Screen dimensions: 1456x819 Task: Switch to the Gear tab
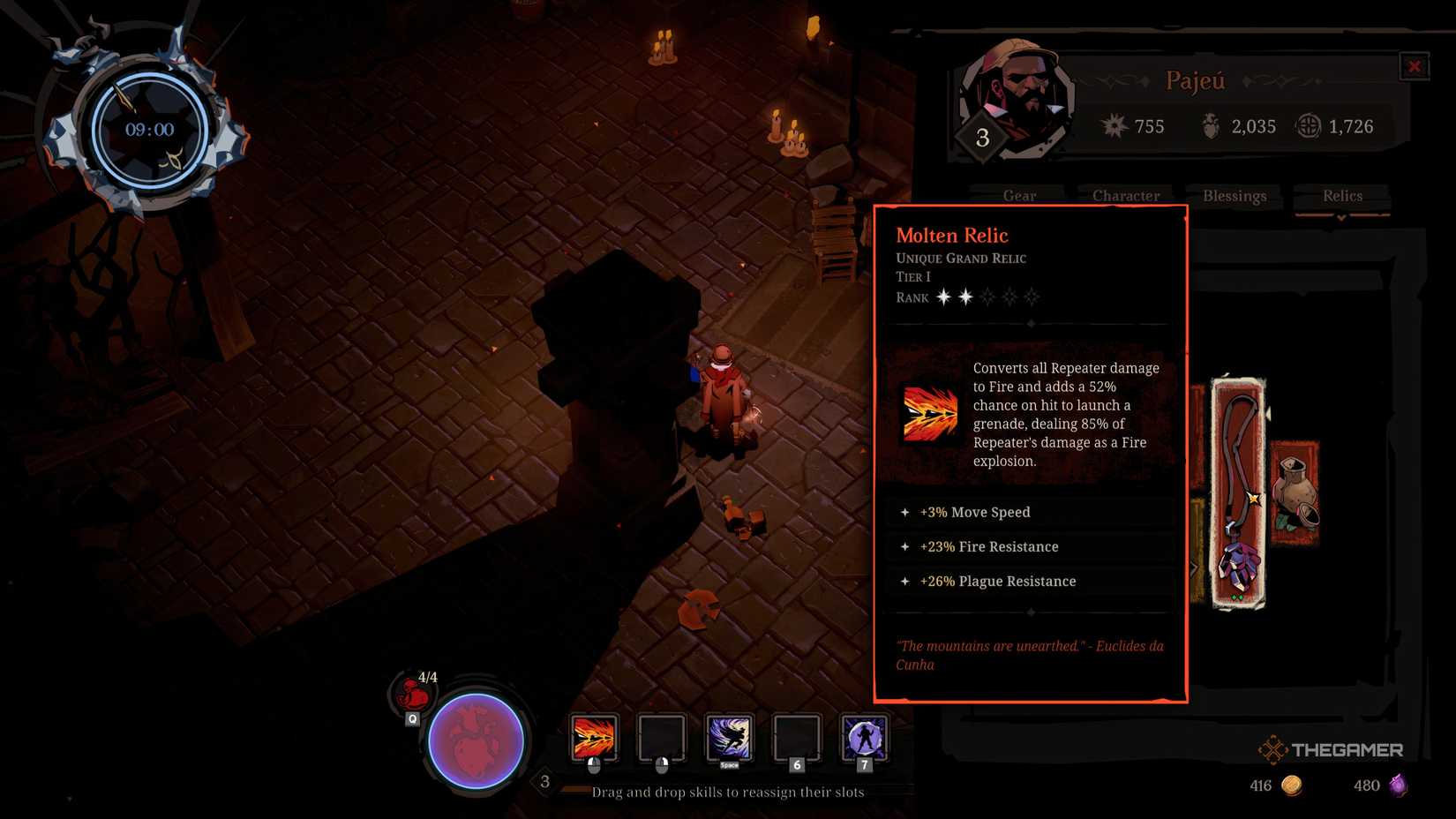pyautogui.click(x=1019, y=195)
